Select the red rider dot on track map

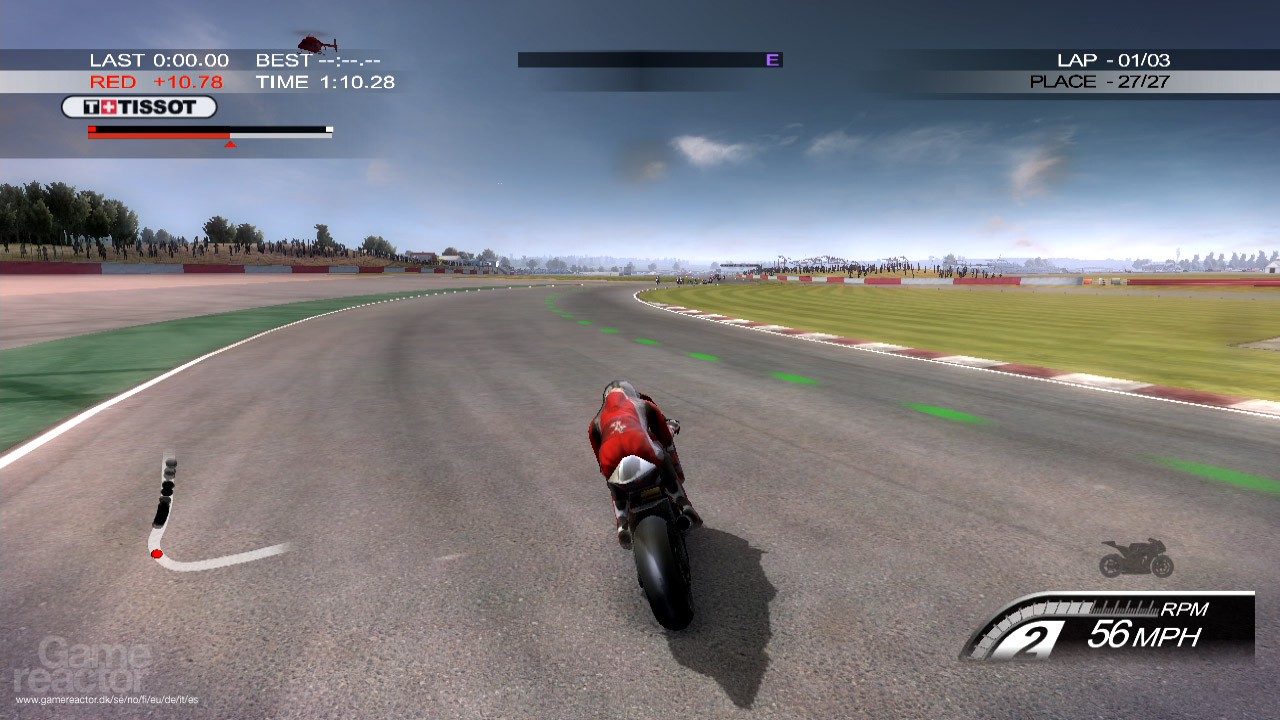pos(156,552)
